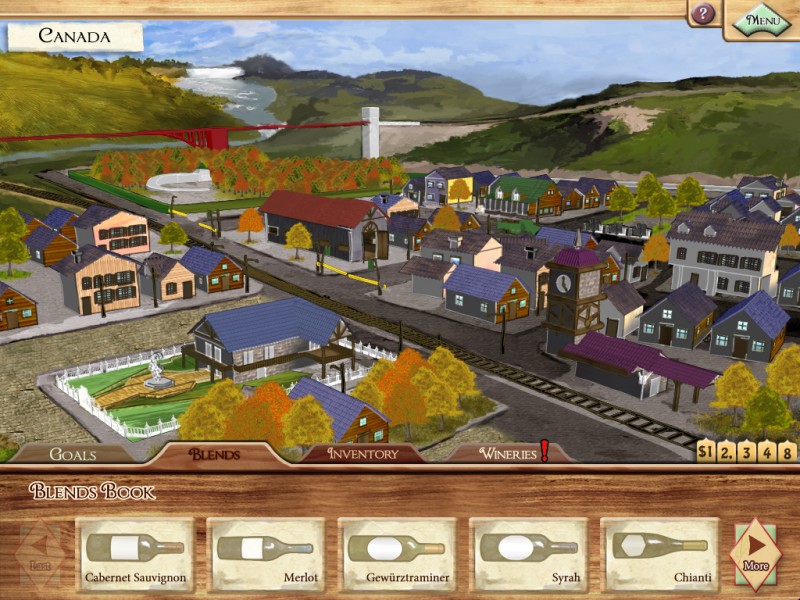The height and width of the screenshot is (600, 800).
Task: Show the Wineries tab
Action: click(508, 454)
